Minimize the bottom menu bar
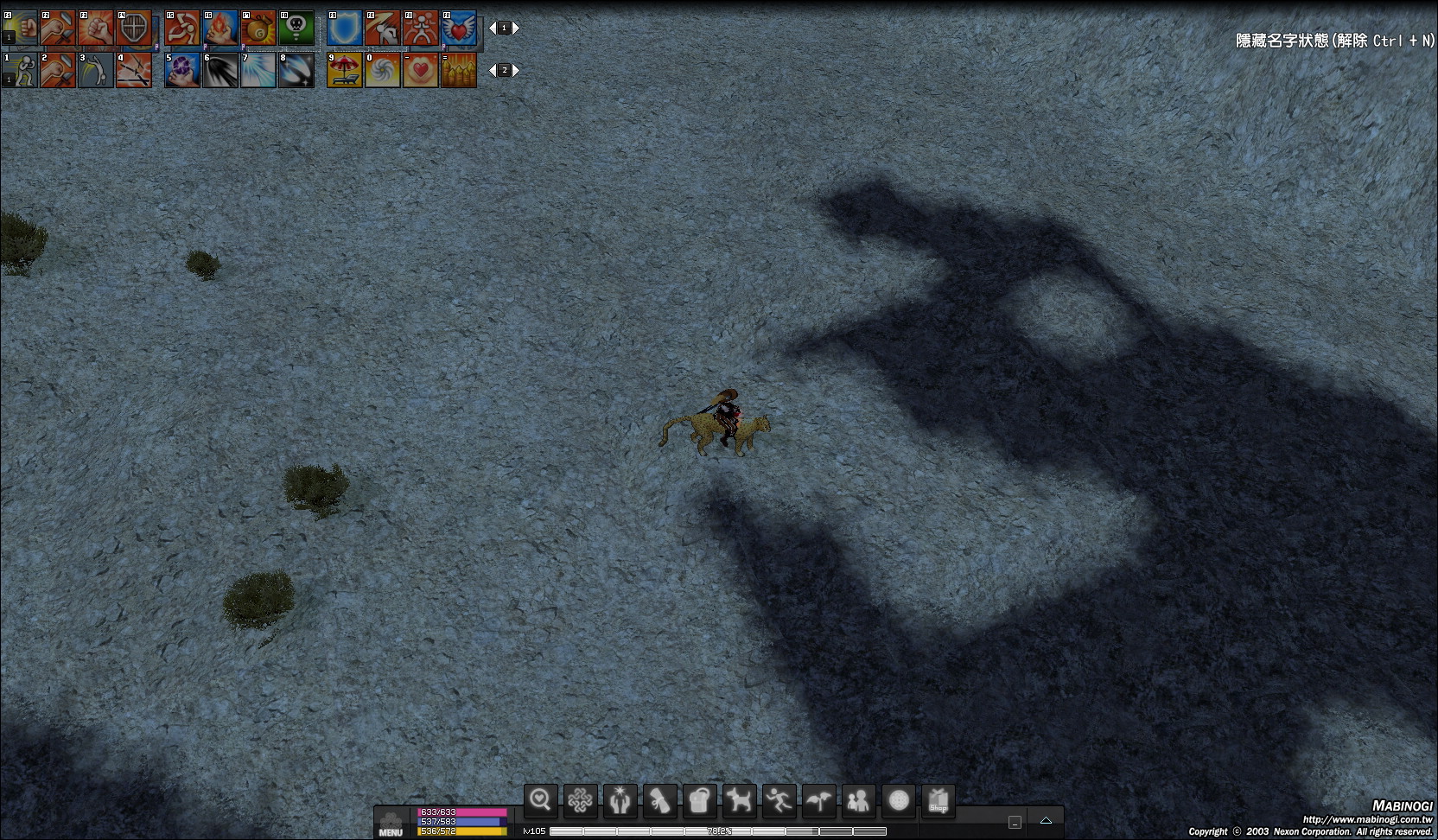 tap(1015, 822)
